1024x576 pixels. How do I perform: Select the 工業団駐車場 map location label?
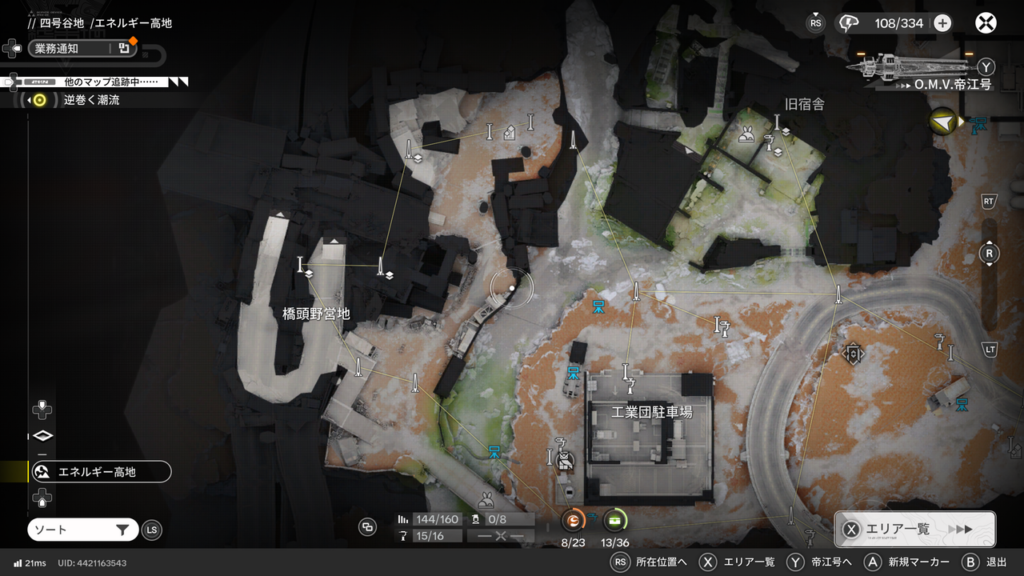652,411
